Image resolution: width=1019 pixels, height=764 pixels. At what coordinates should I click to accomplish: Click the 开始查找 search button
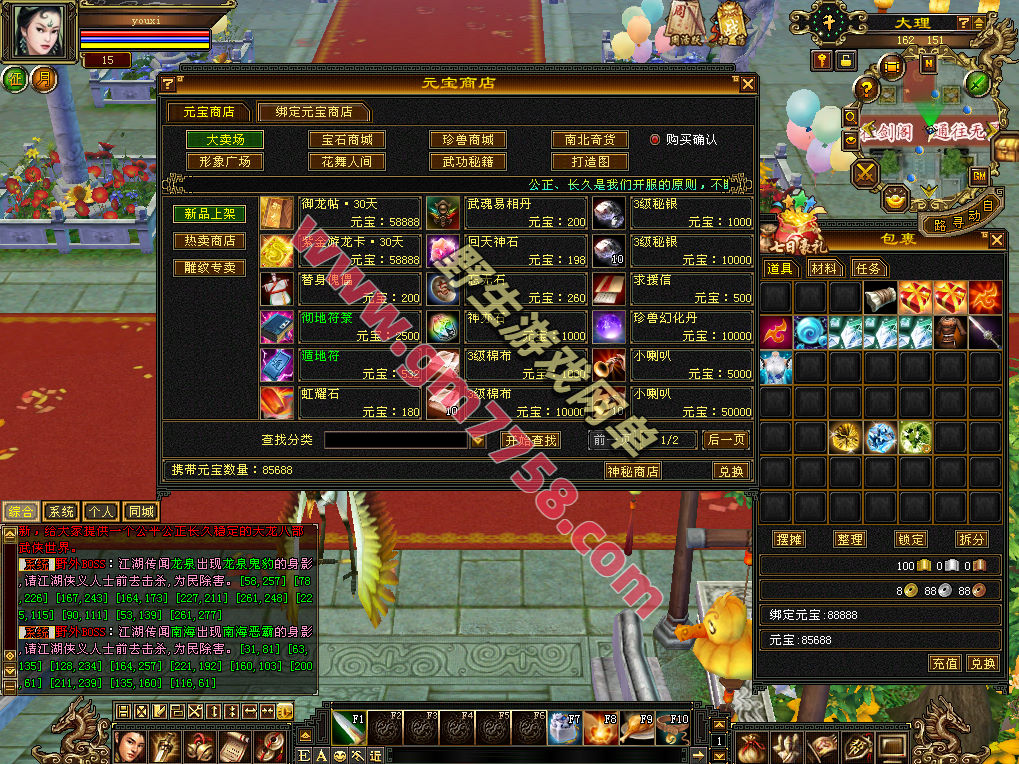[x=530, y=440]
